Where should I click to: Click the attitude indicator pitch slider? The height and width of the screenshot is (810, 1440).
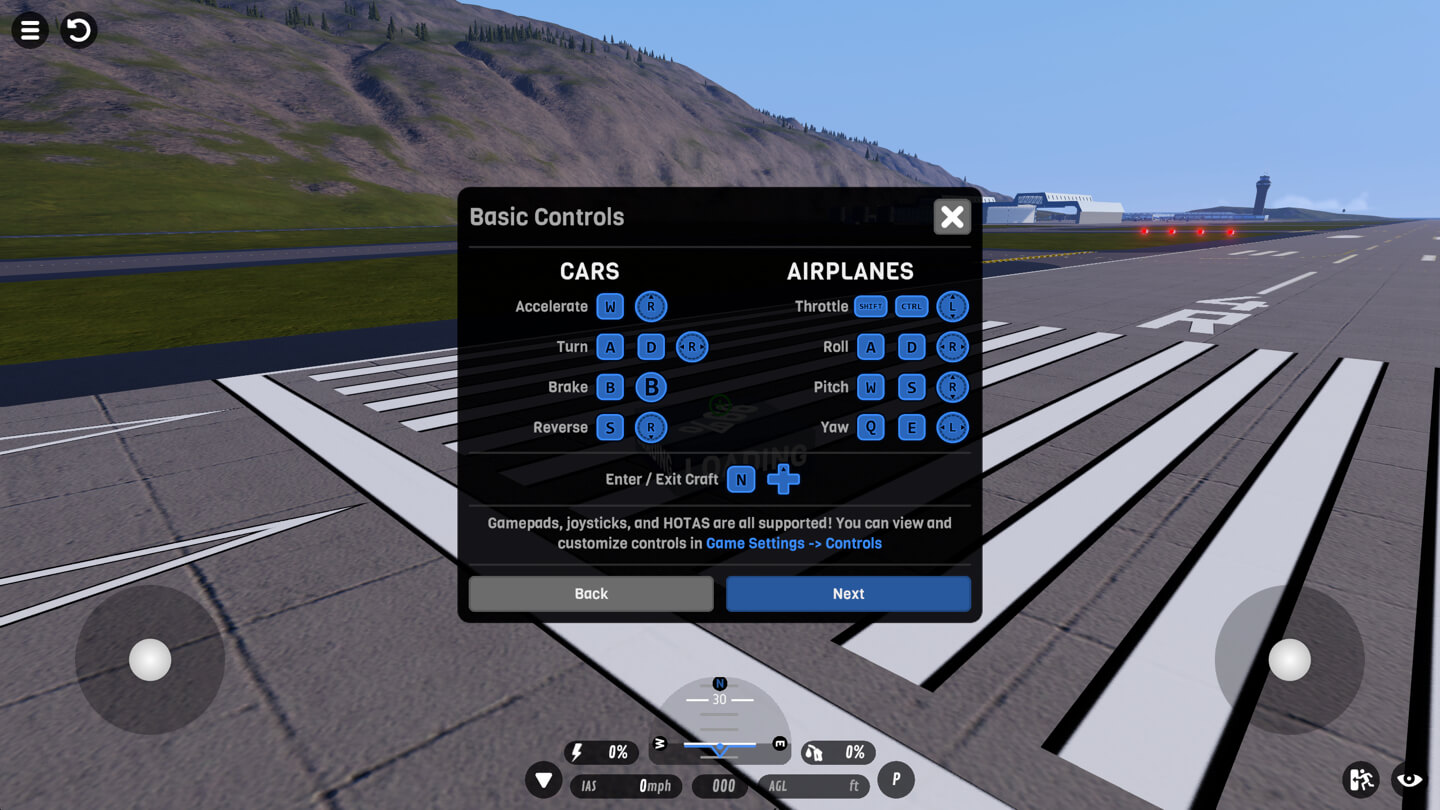click(719, 744)
